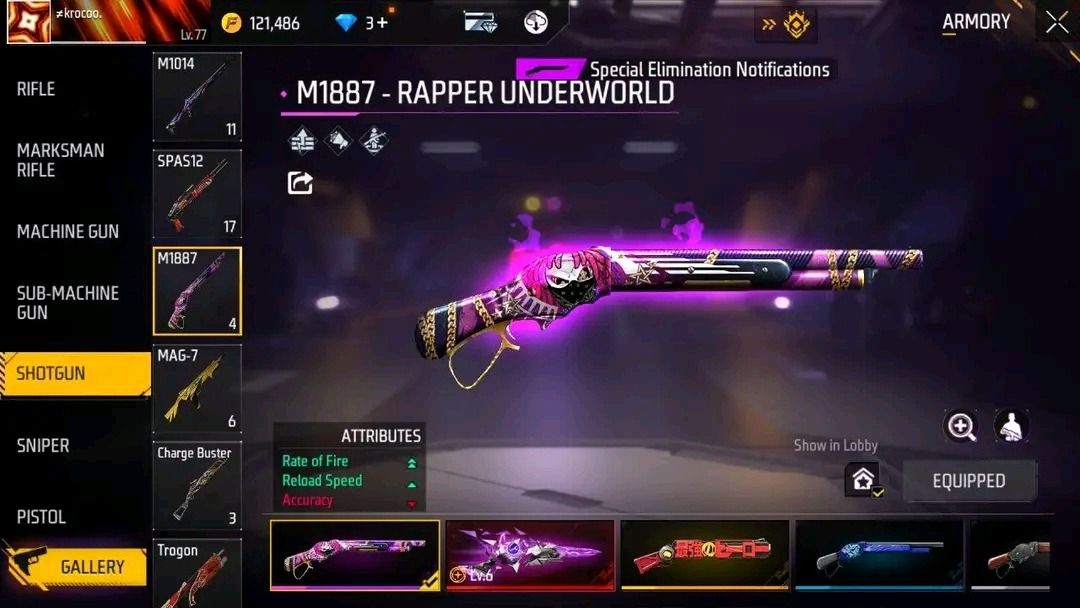Select the Trogon shotgun
1080x608 pixels.
point(197,573)
